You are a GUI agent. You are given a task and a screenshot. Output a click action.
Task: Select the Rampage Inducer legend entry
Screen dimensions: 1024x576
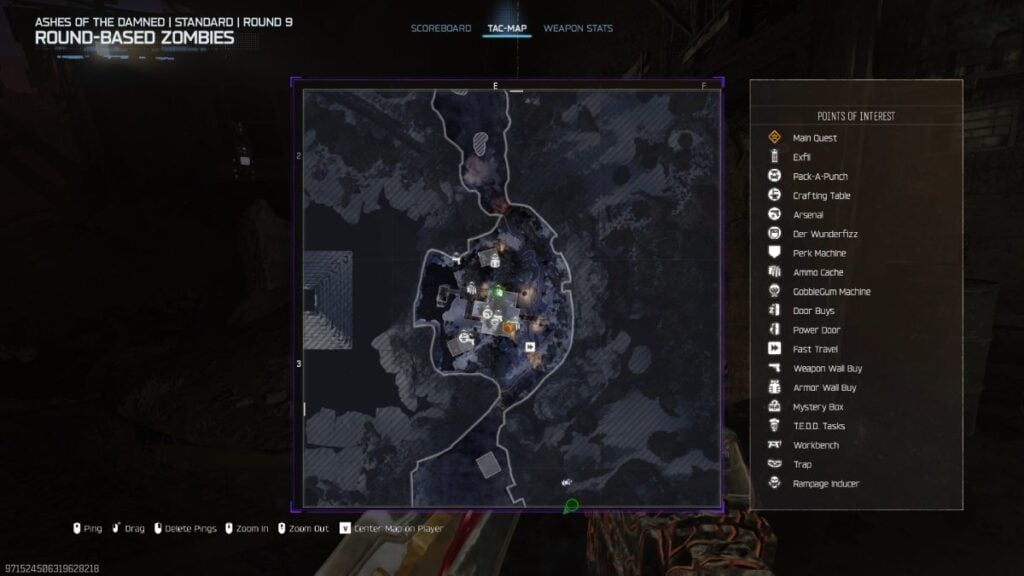point(825,484)
